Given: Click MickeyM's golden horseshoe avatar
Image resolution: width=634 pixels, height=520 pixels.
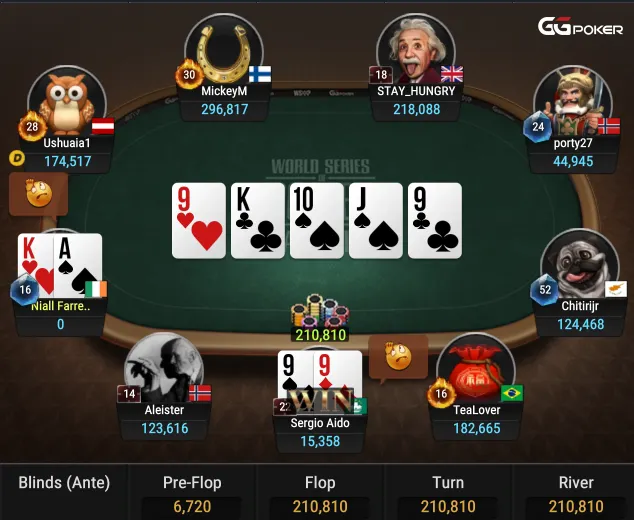Looking at the screenshot, I should coord(224,52).
